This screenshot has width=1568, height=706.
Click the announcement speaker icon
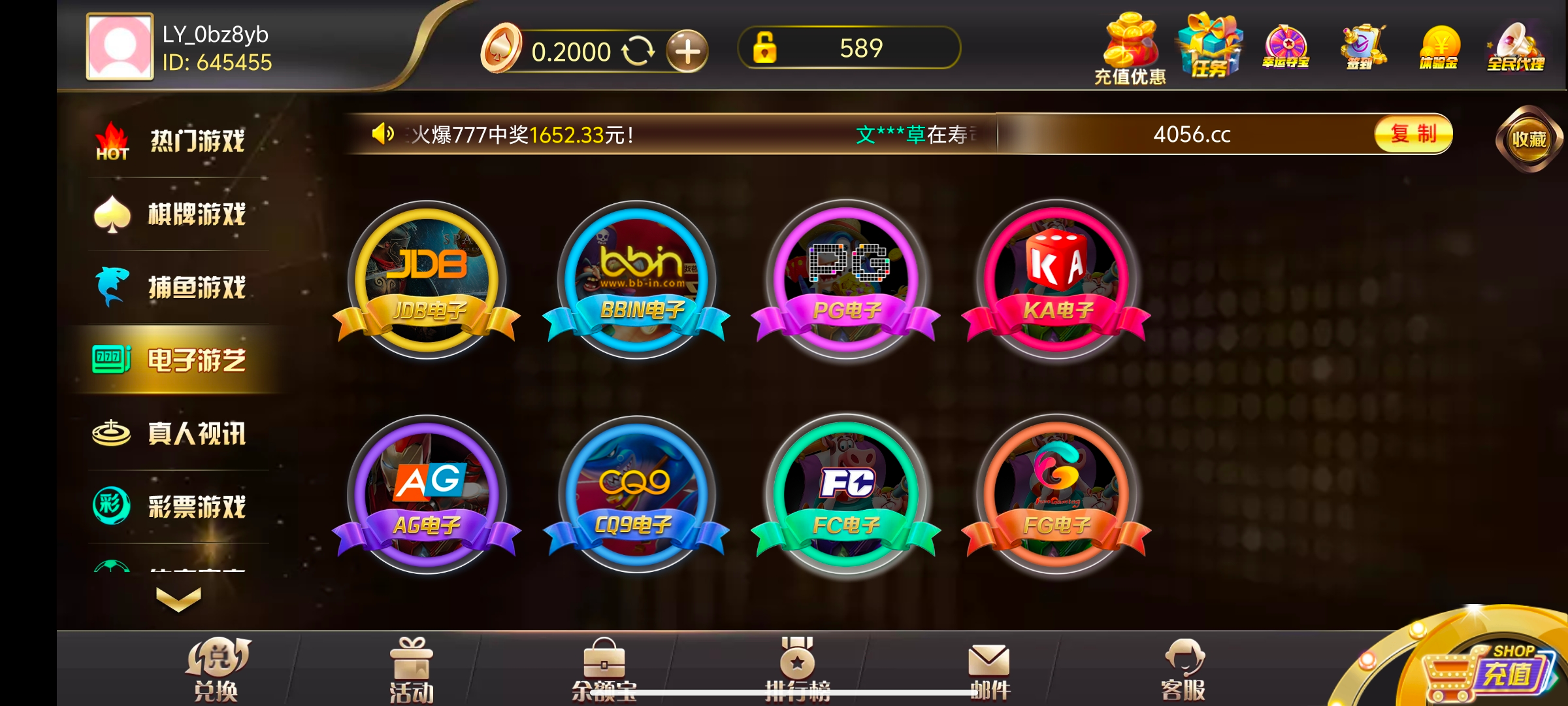(382, 134)
